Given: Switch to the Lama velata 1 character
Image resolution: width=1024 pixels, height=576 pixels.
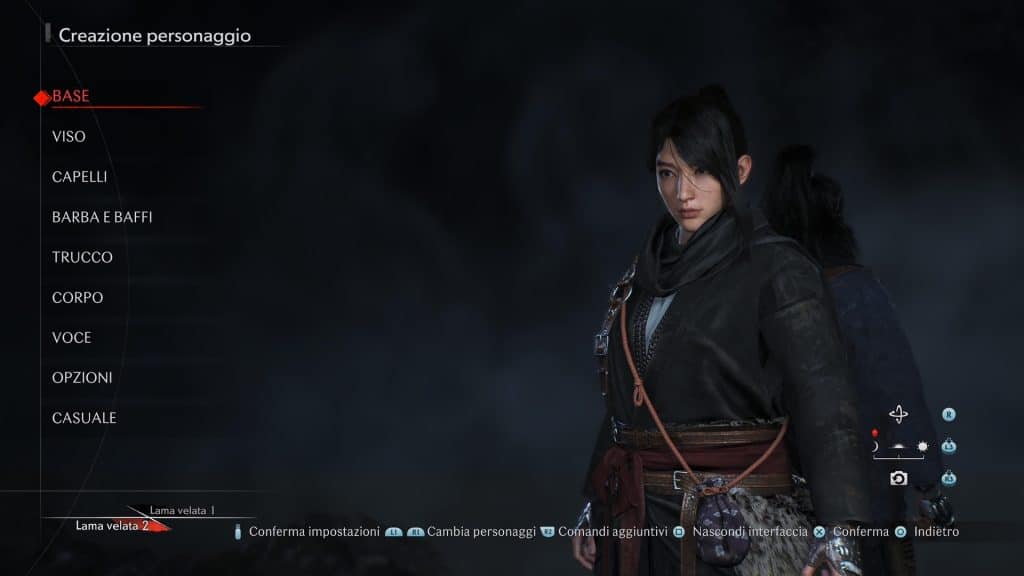Looking at the screenshot, I should (x=183, y=510).
